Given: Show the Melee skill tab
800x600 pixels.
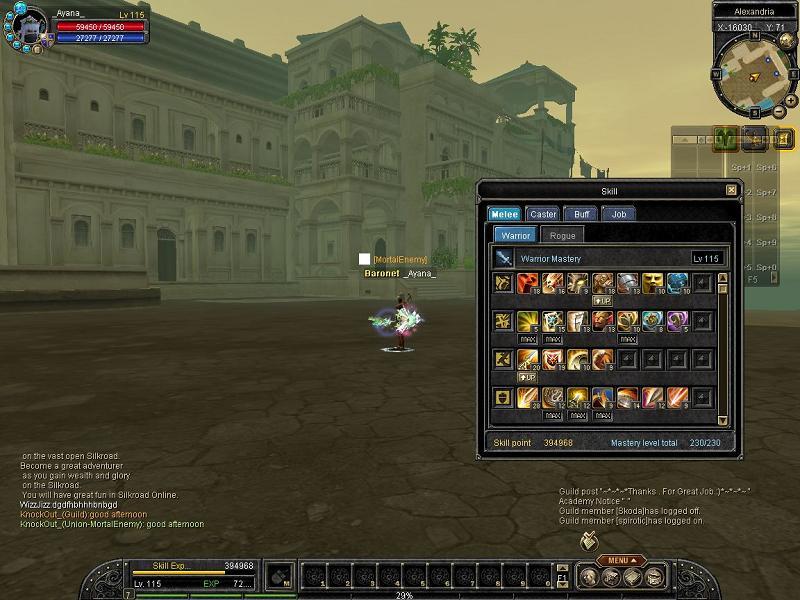Looking at the screenshot, I should coord(503,214).
